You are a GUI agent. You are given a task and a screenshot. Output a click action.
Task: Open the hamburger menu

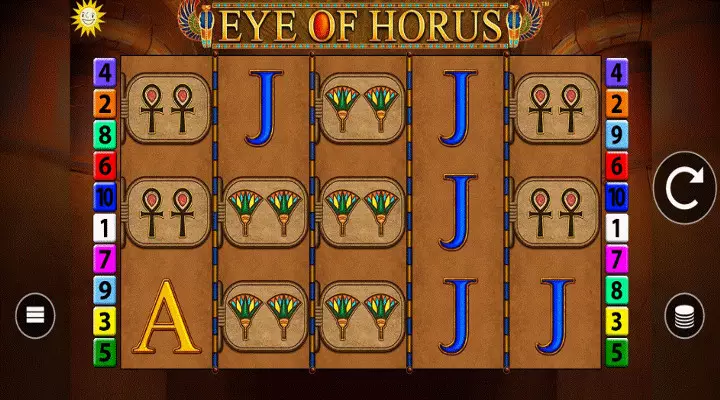pyautogui.click(x=34, y=316)
